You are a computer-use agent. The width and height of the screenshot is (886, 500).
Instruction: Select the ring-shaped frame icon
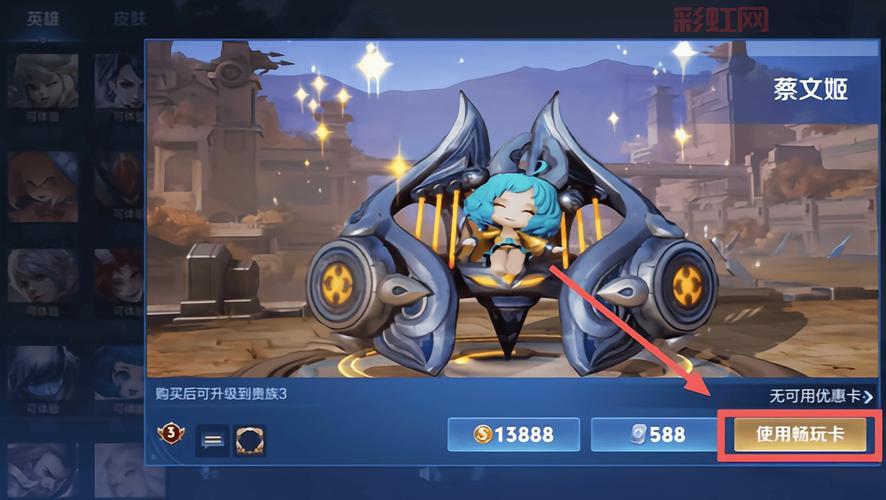pos(249,437)
